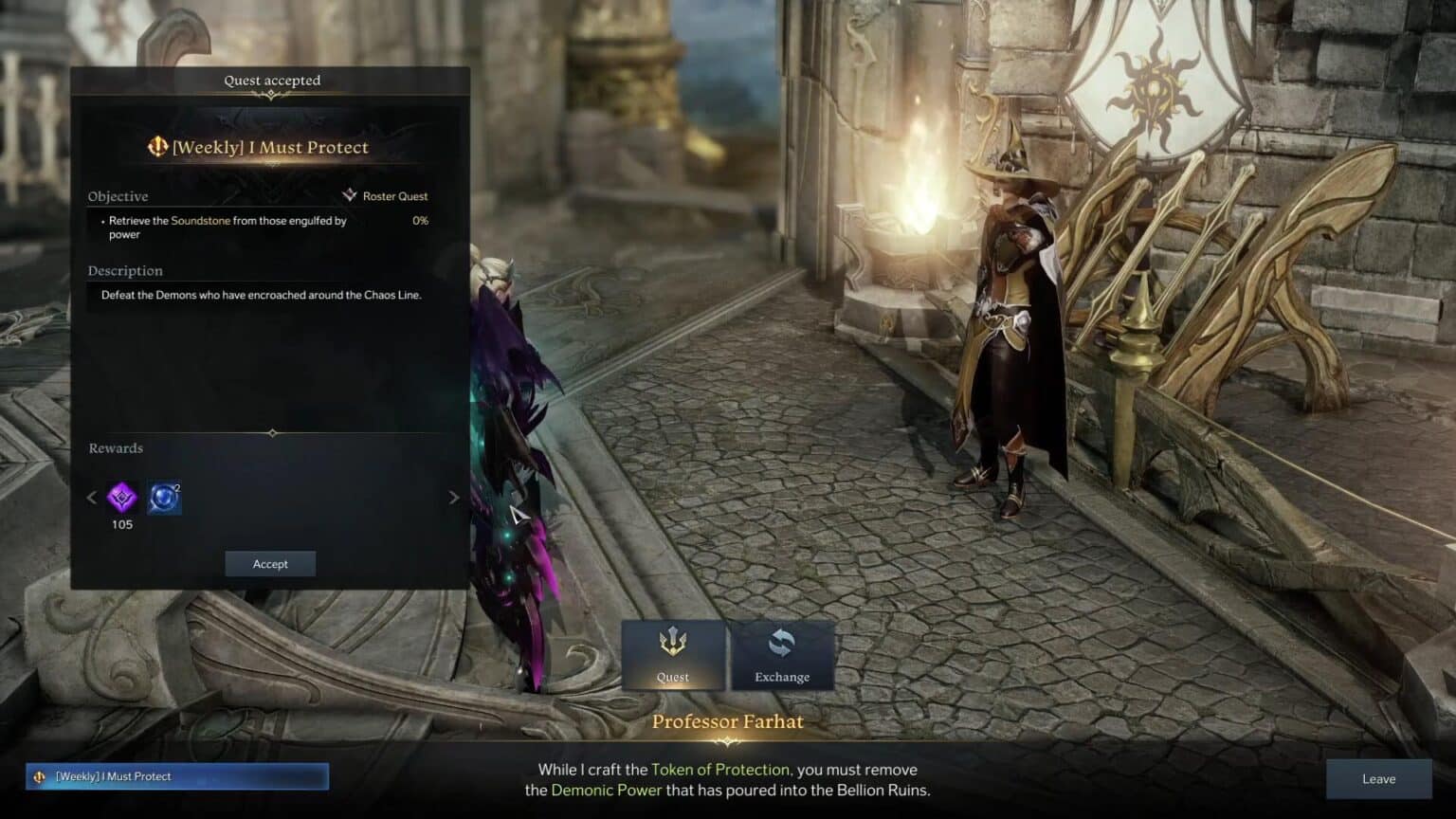Select the [Weekly] I Must Protect quest entry
This screenshot has height=819, width=1456.
pyautogui.click(x=177, y=776)
